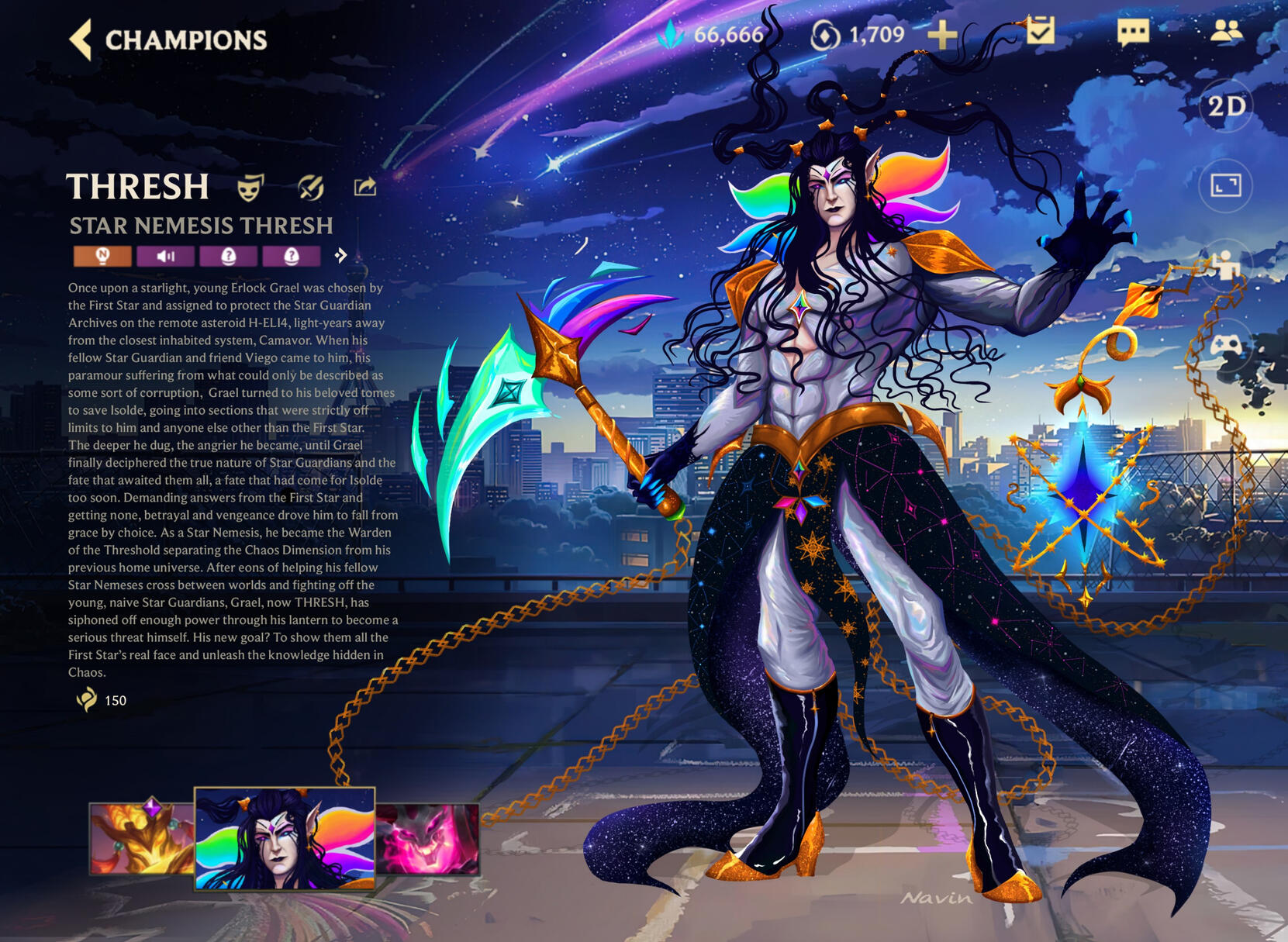
Task: Add more Wild Cores with the plus button
Action: pos(942,34)
